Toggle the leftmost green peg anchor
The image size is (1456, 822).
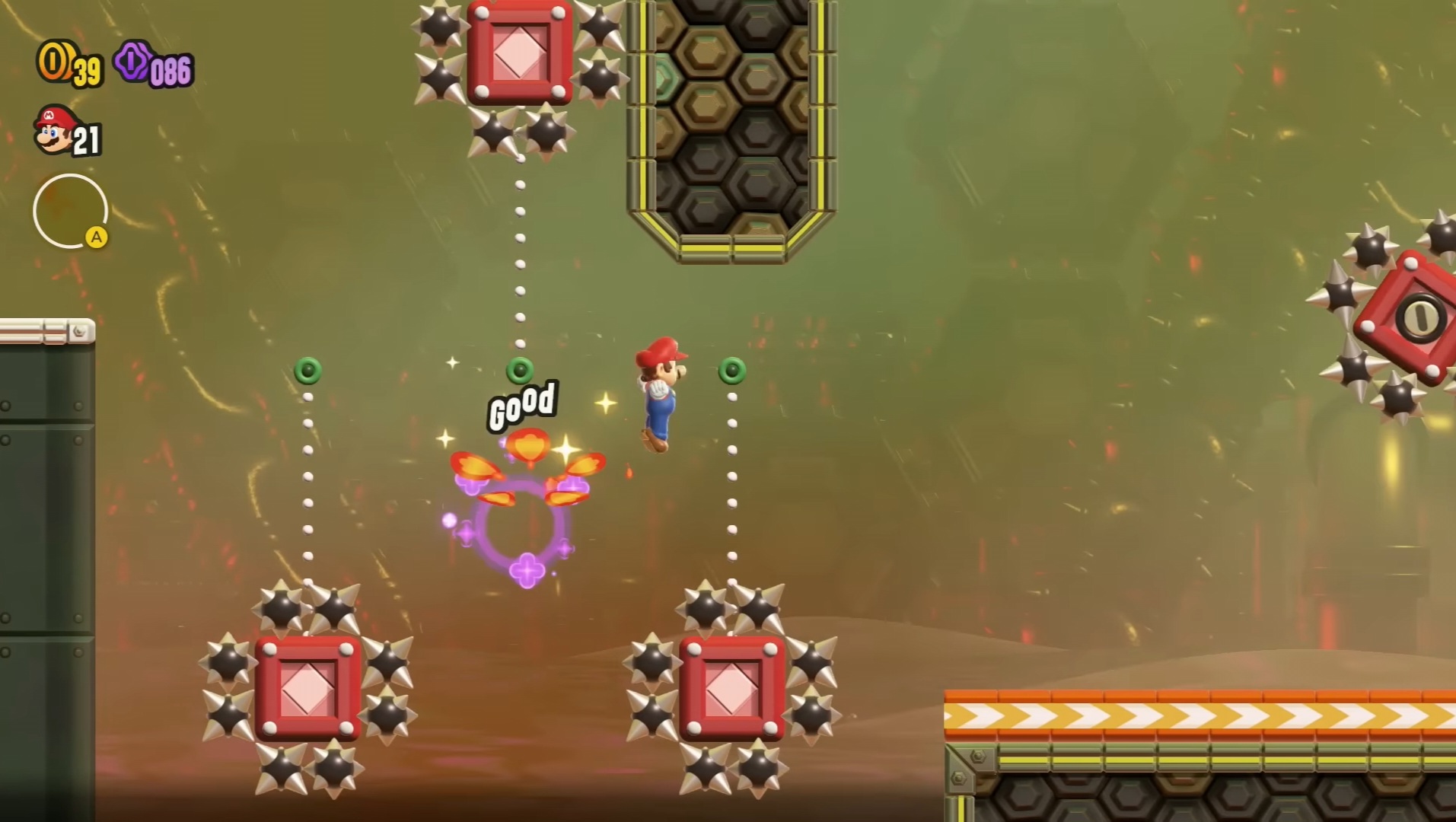308,371
